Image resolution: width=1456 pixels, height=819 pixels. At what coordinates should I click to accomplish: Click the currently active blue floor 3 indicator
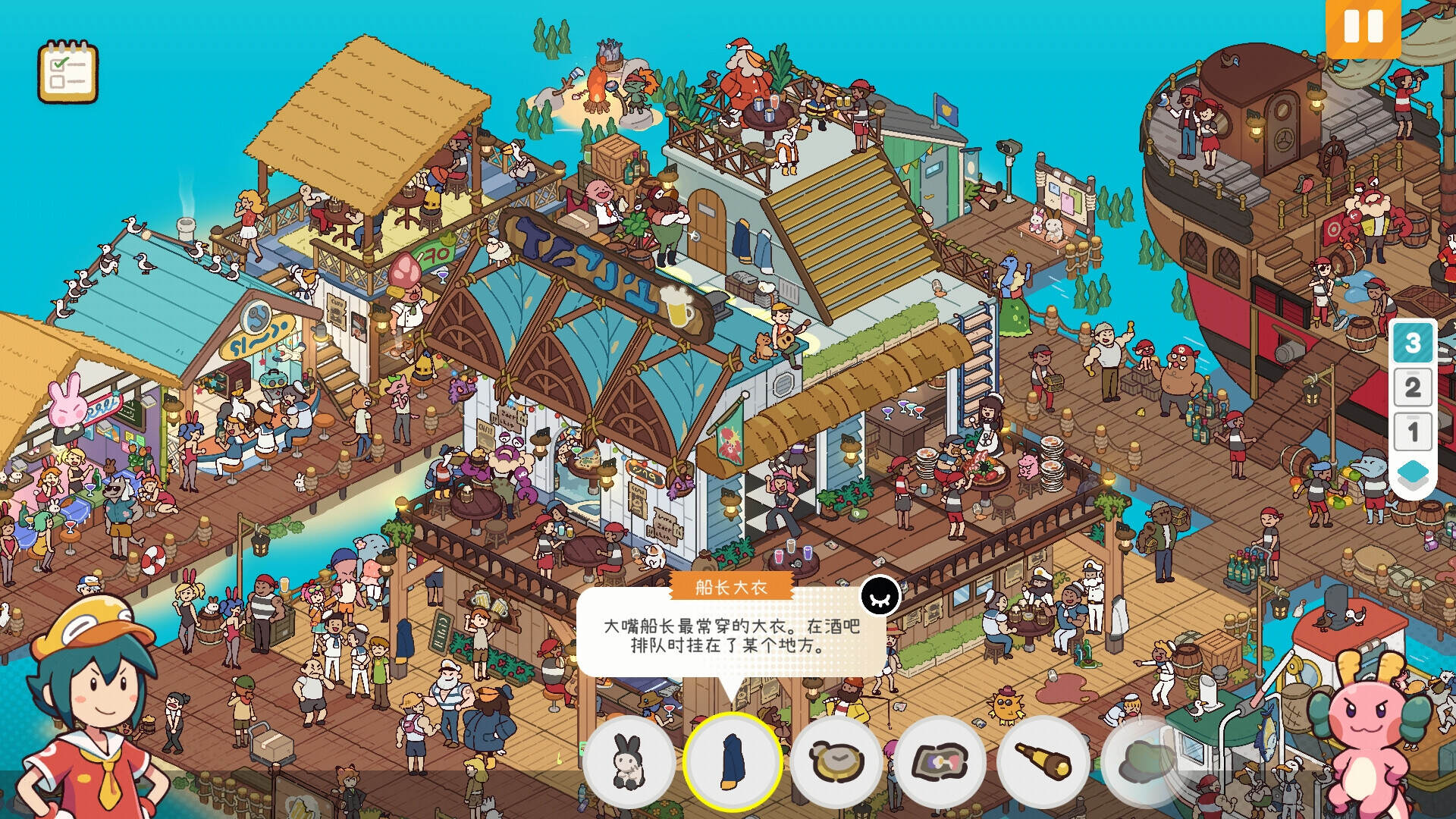point(1412,343)
